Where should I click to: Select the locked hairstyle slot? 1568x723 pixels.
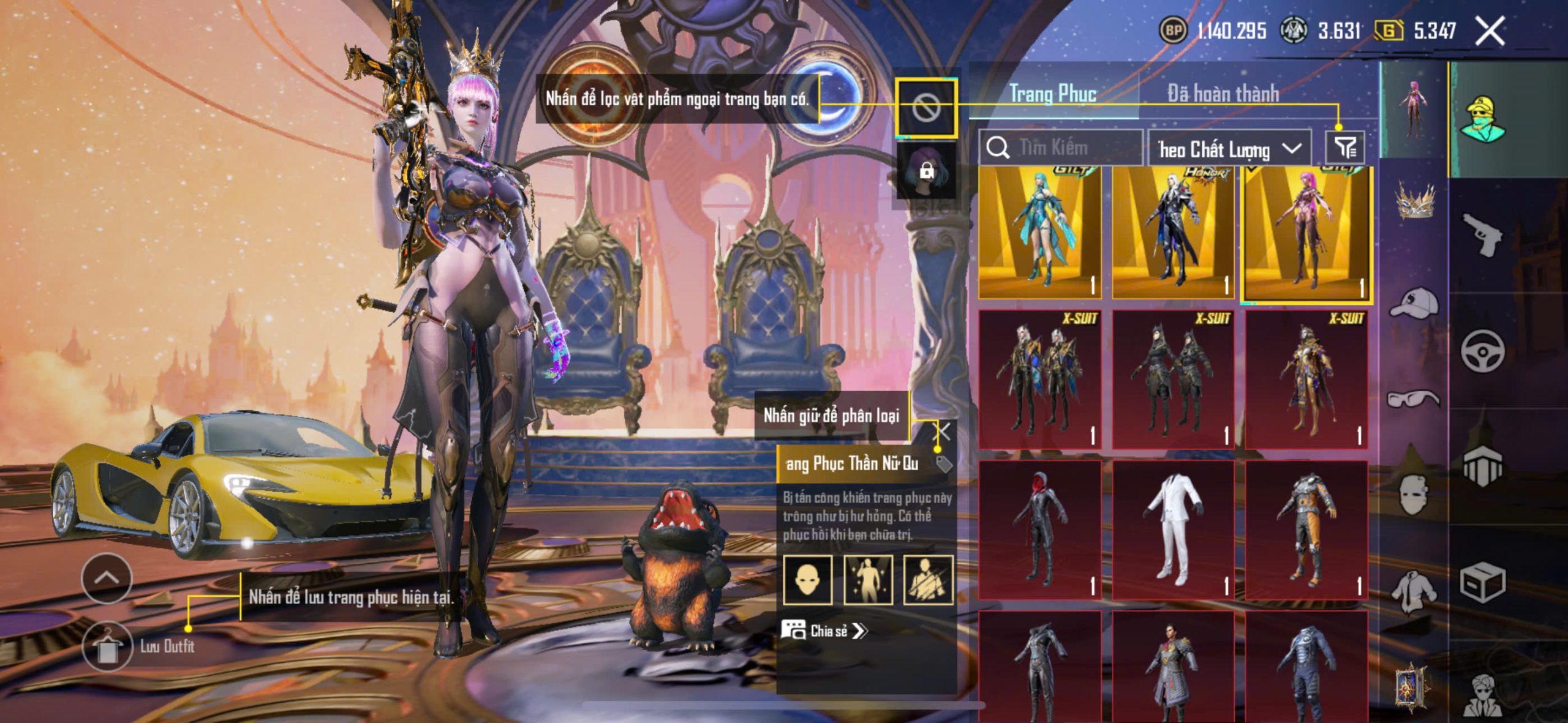925,171
